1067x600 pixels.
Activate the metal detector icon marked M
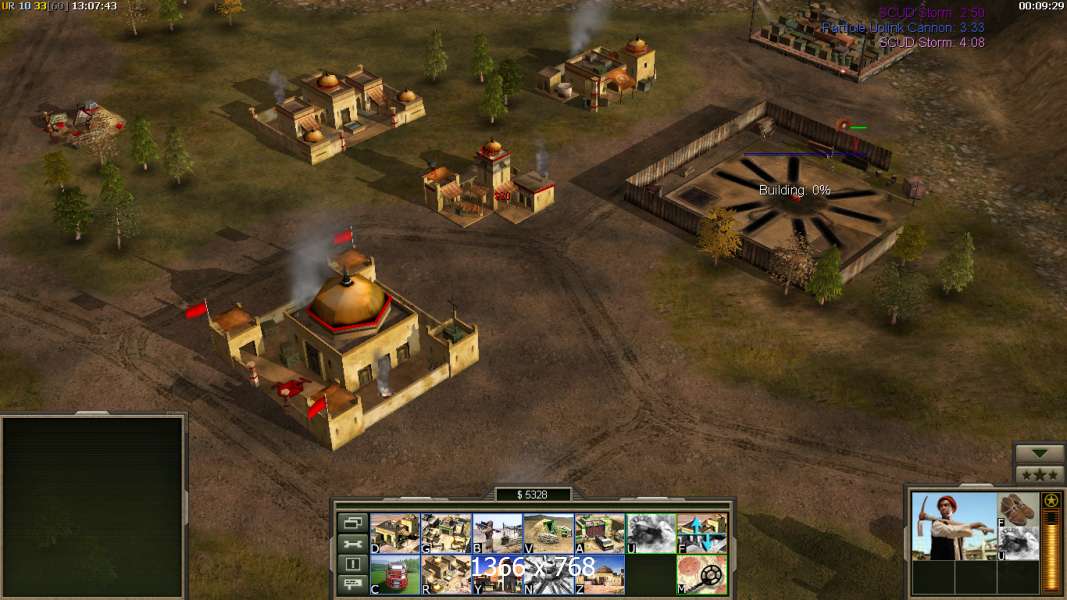click(702, 575)
